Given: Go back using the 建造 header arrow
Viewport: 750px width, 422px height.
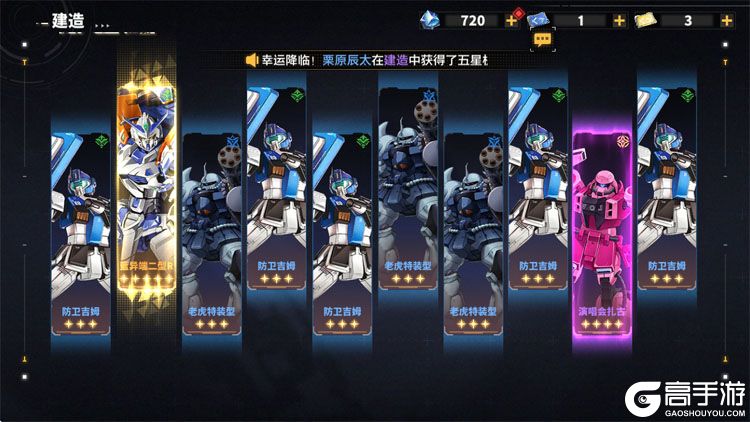Looking at the screenshot, I should [x=38, y=20].
